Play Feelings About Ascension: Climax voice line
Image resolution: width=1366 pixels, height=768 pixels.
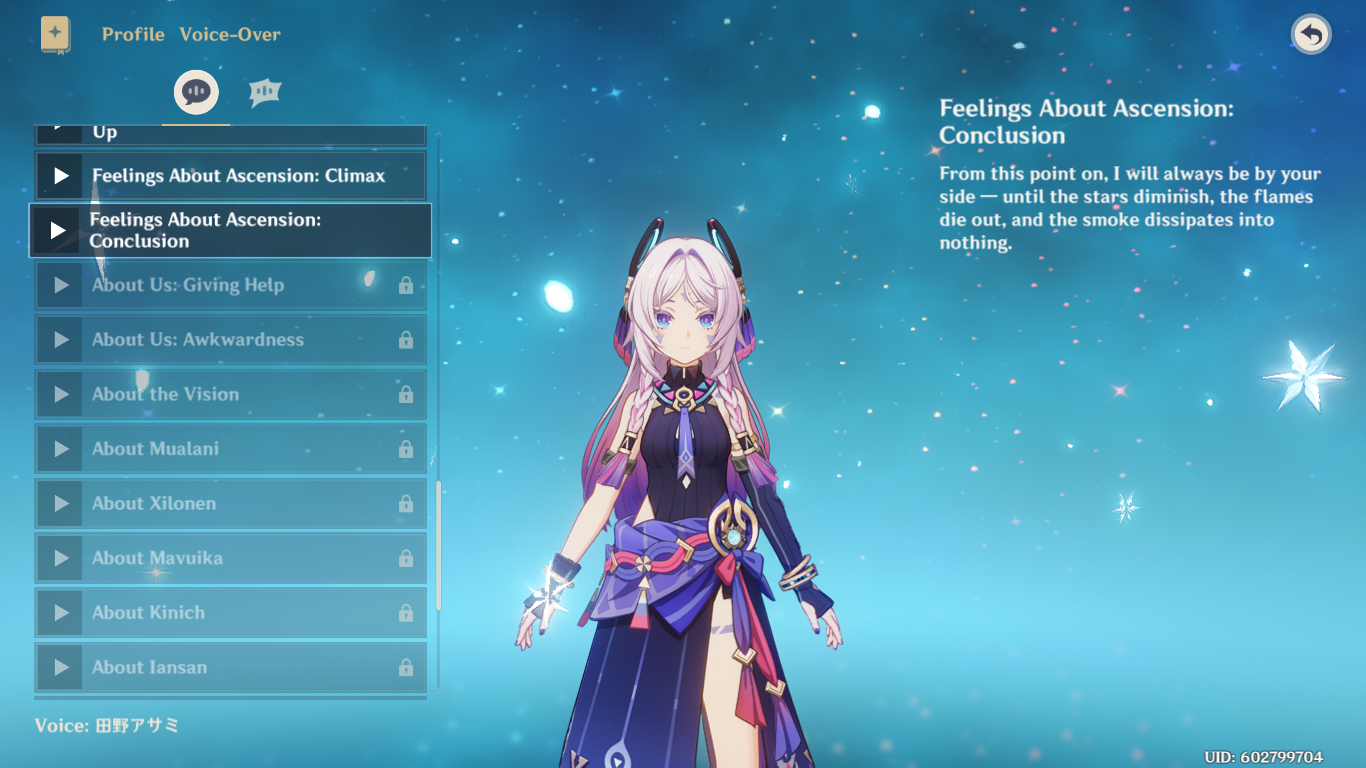[x=61, y=176]
